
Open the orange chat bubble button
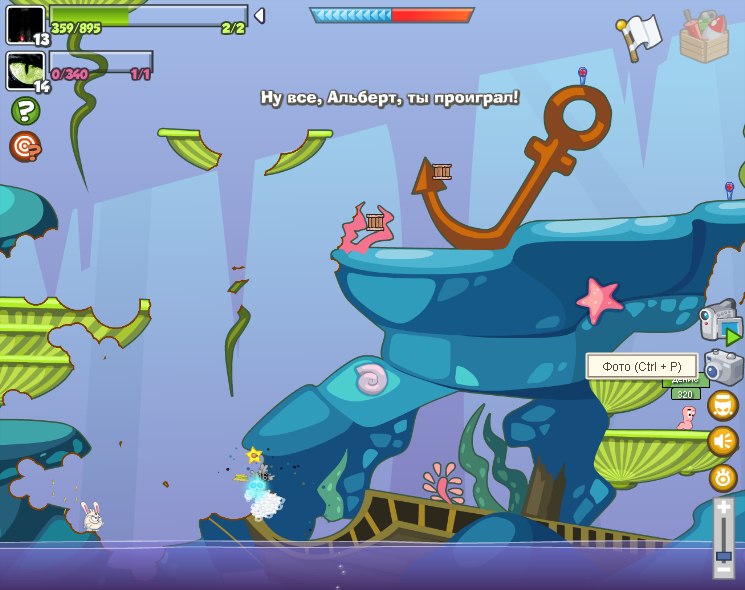pos(723,405)
